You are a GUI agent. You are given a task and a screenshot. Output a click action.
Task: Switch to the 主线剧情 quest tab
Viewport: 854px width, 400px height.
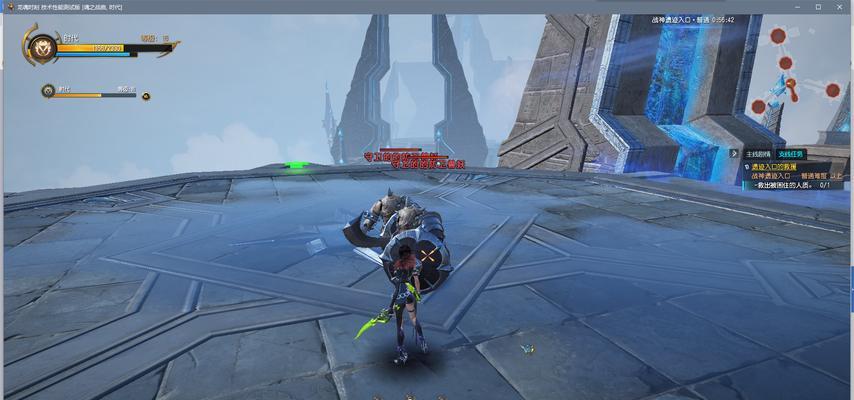pos(758,154)
